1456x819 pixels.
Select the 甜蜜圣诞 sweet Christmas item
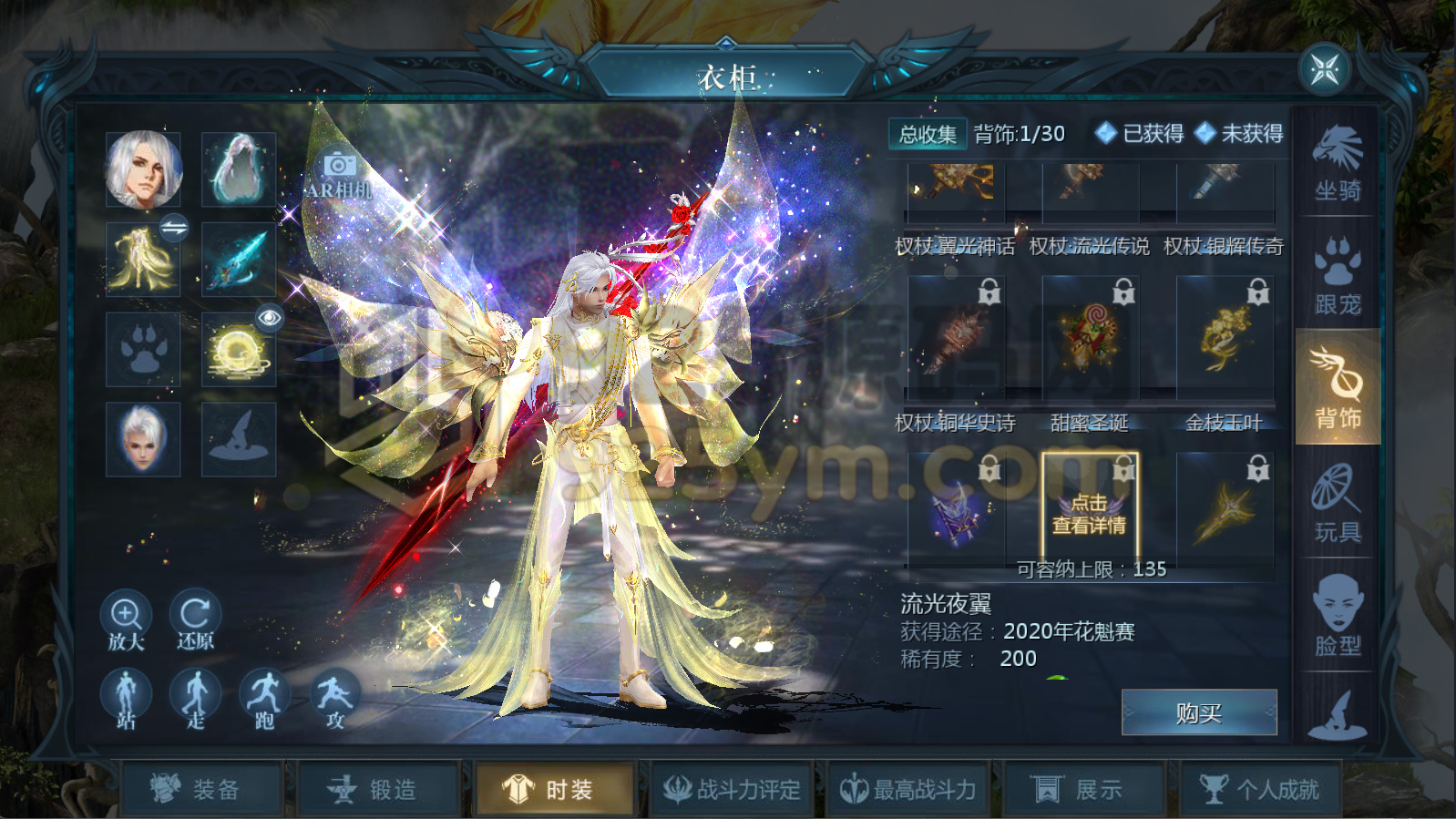pyautogui.click(x=1089, y=337)
